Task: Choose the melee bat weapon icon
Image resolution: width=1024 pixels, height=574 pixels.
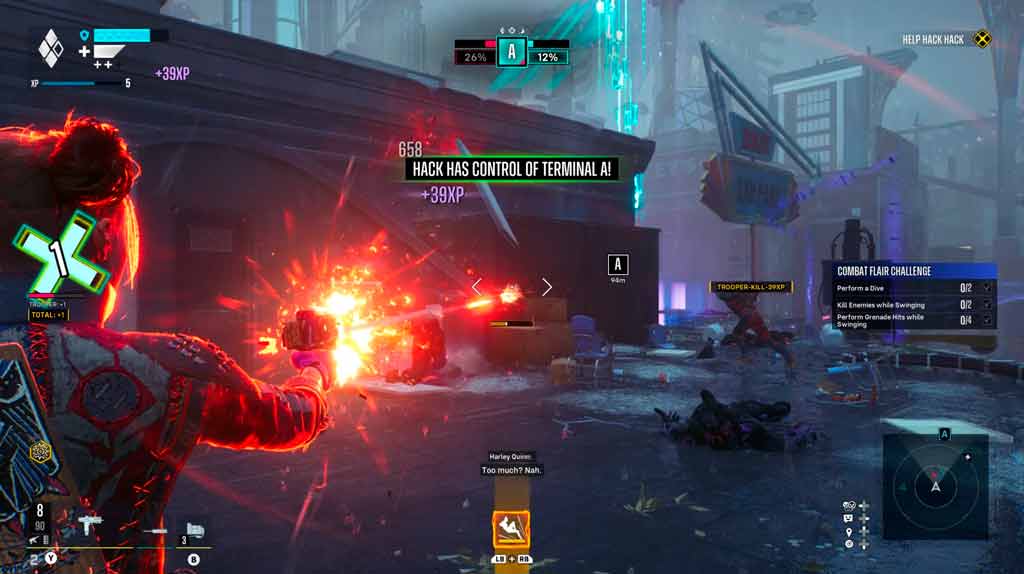Action: pyautogui.click(x=154, y=529)
